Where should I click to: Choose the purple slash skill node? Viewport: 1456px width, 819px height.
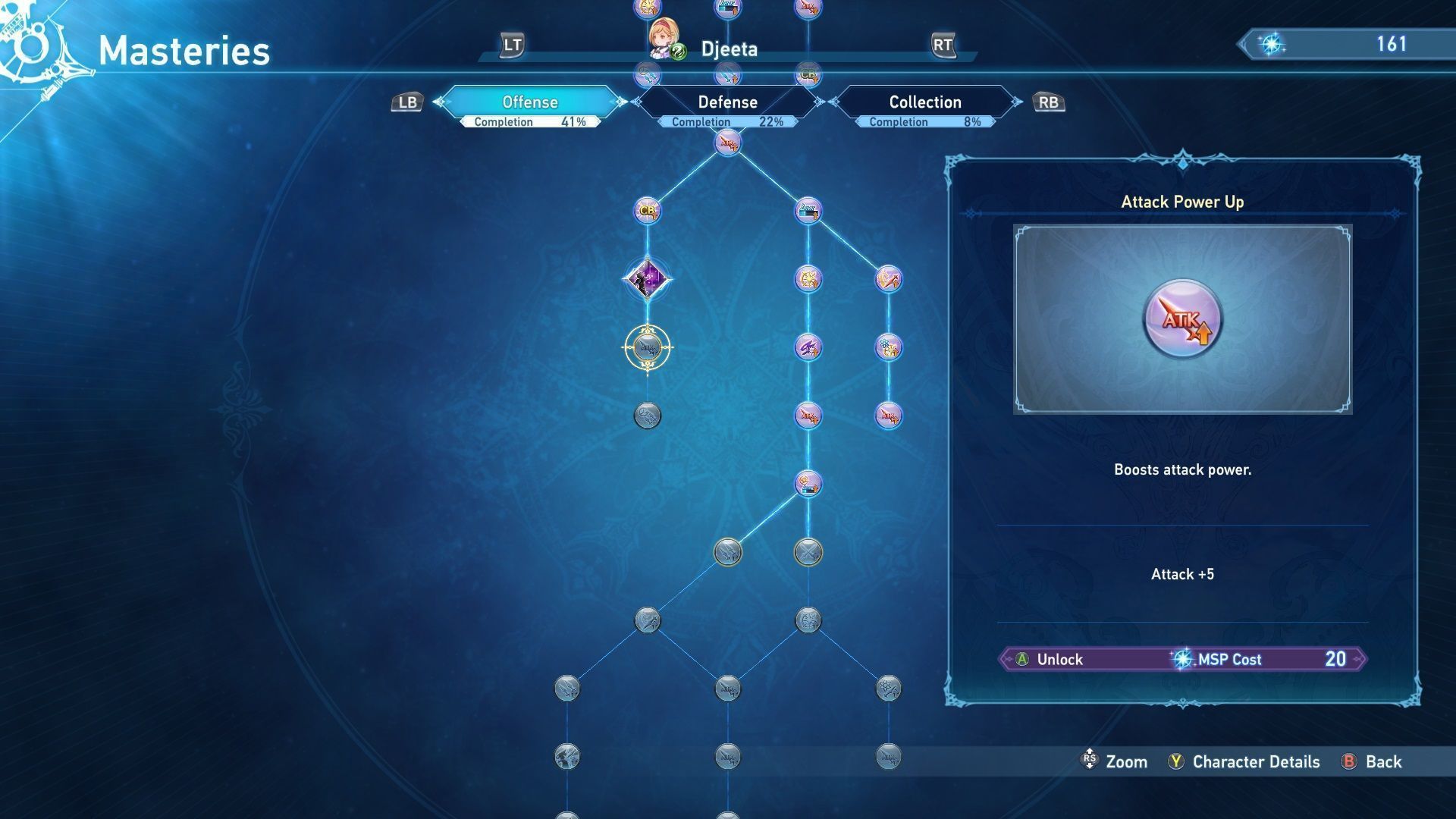click(808, 347)
